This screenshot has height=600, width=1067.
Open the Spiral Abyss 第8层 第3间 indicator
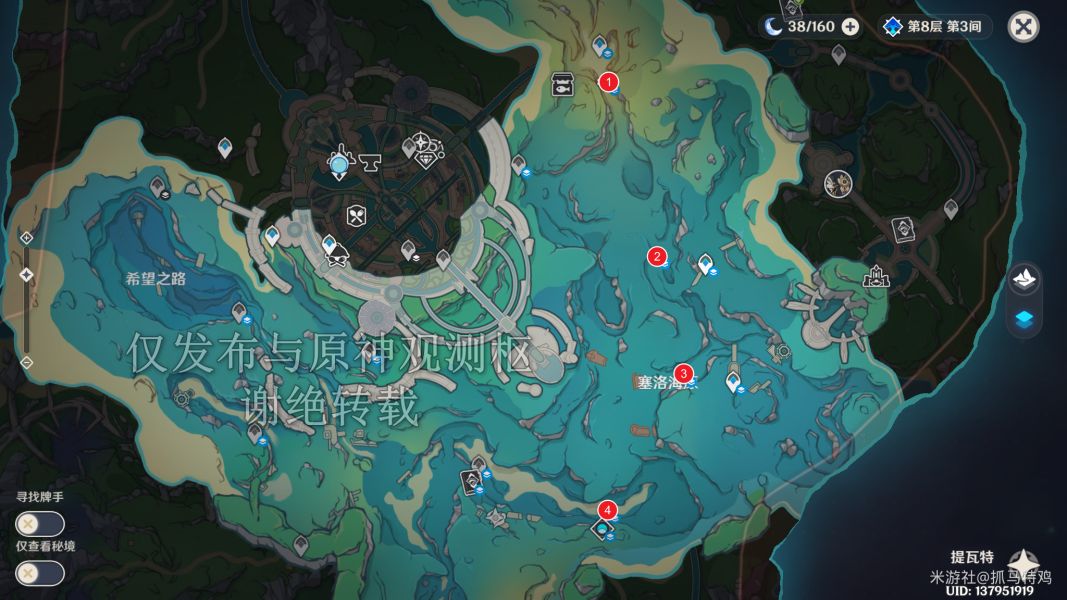point(936,27)
